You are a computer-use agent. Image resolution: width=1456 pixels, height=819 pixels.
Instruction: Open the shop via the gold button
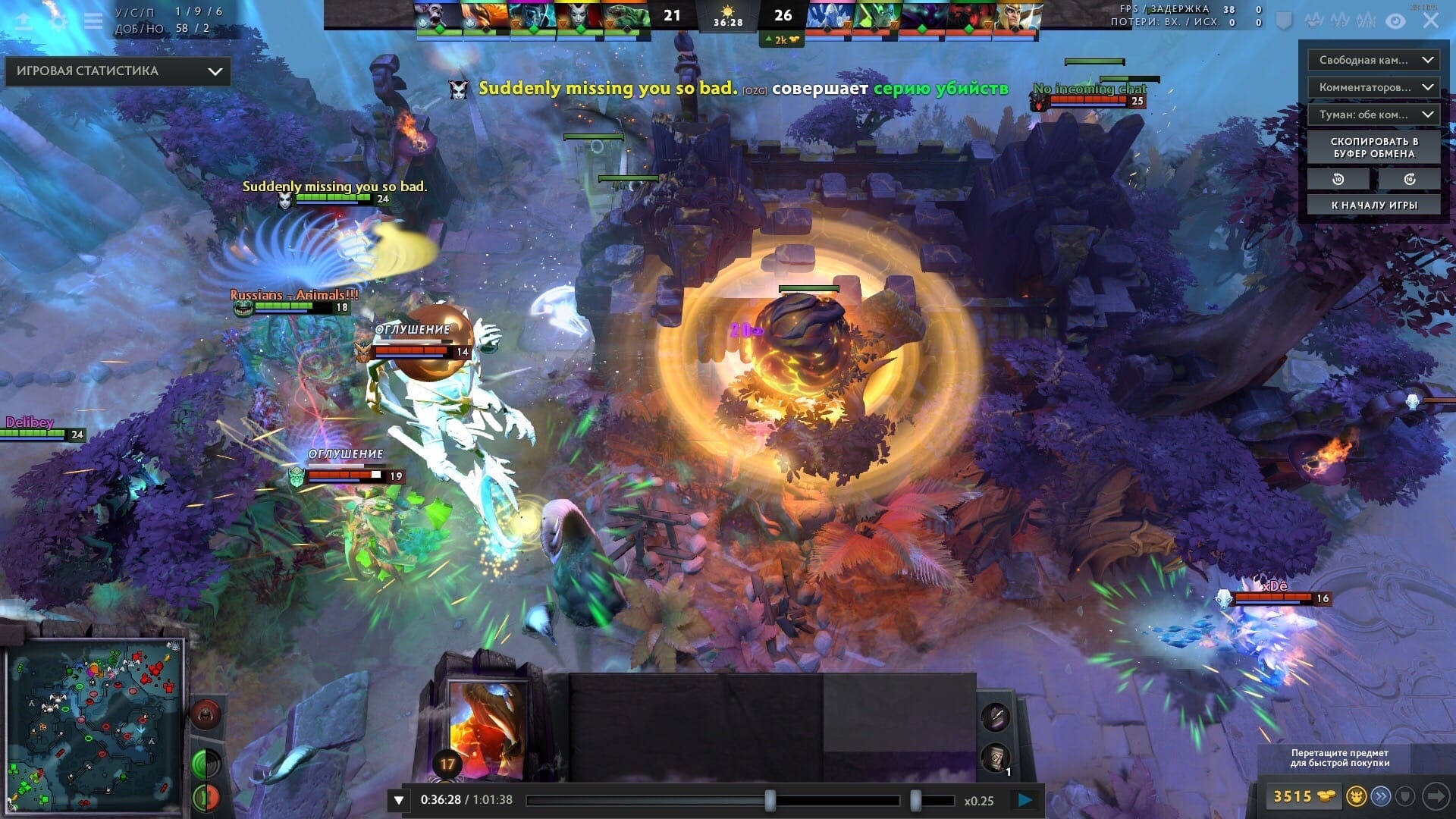(1304, 796)
